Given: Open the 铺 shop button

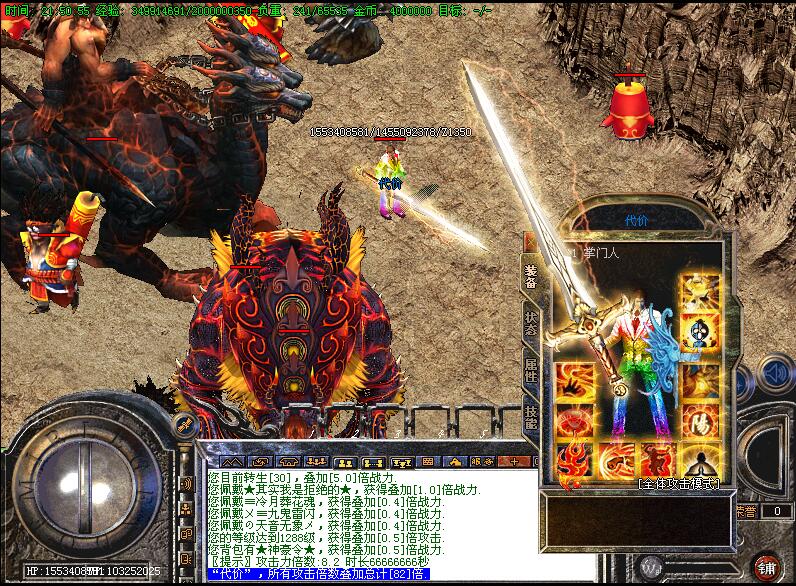Looking at the screenshot, I should click(x=767, y=567).
